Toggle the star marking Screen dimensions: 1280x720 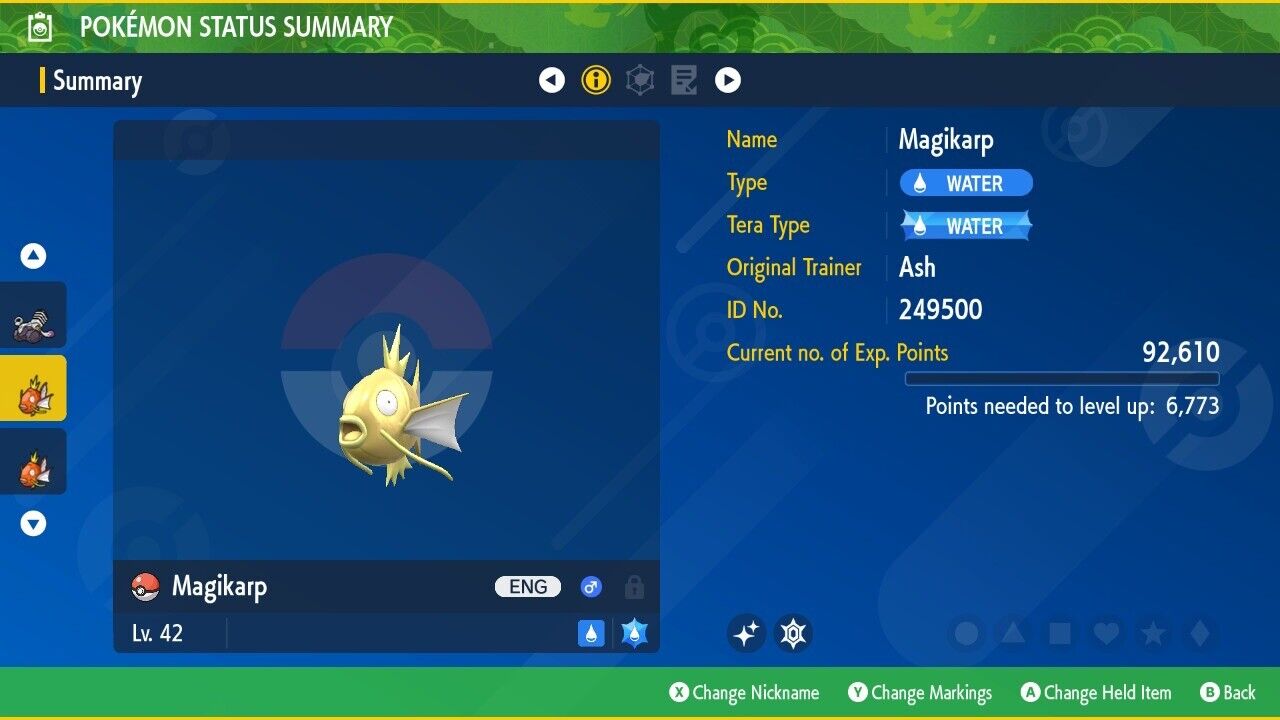1153,633
